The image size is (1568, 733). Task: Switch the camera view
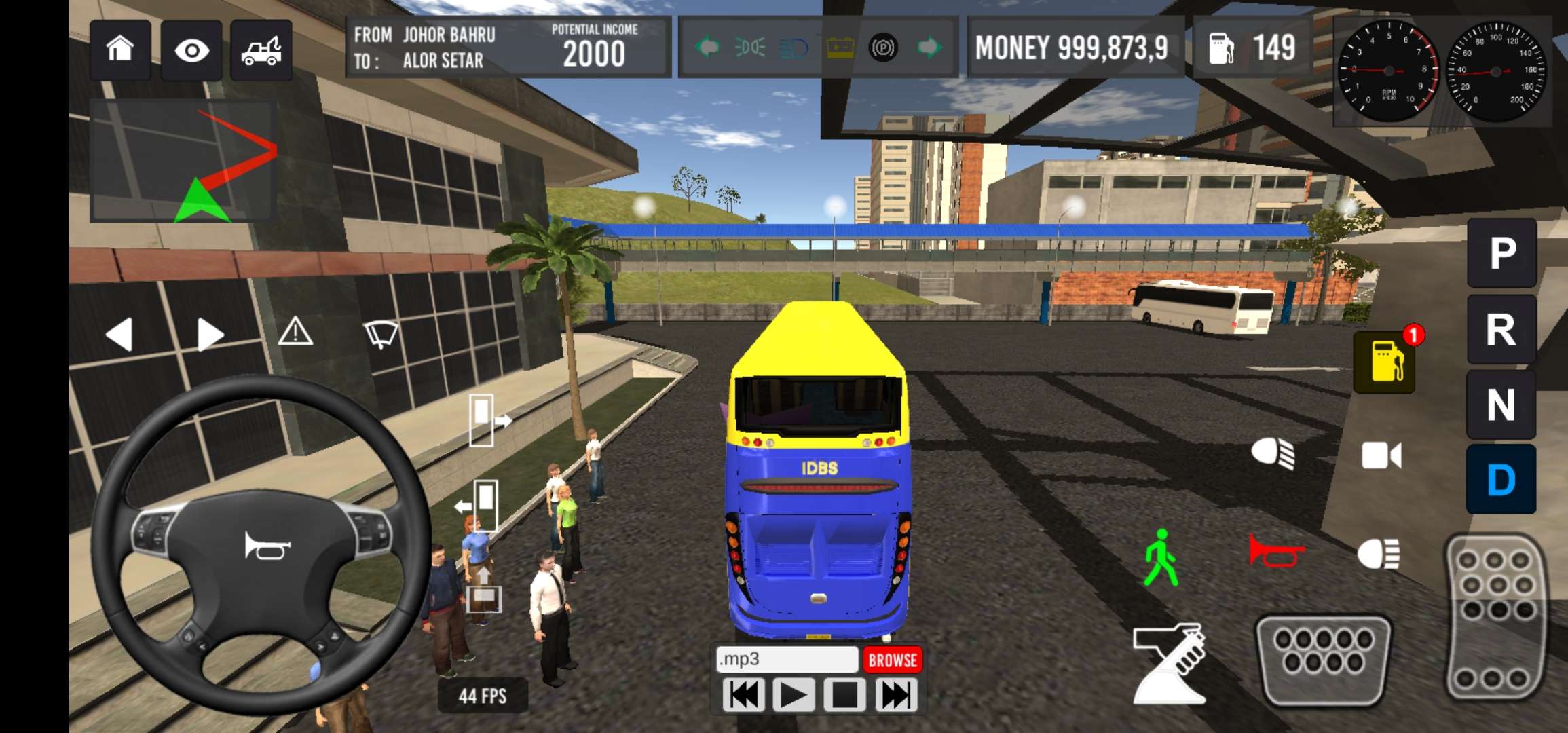[x=1381, y=455]
